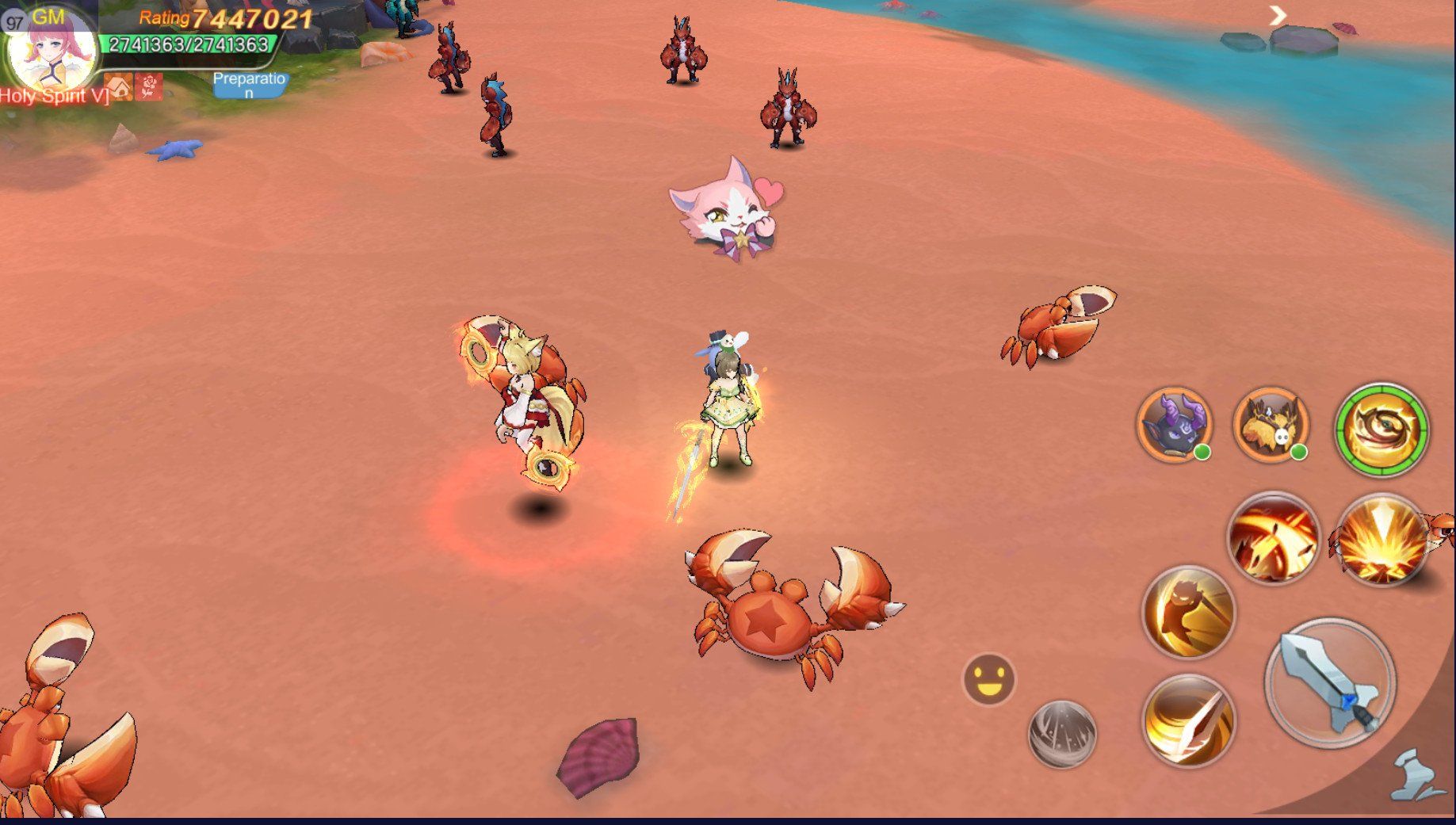Screen dimensions: 1456x825
Task: Open the orange house buff icon
Action: pyautogui.click(x=119, y=87)
